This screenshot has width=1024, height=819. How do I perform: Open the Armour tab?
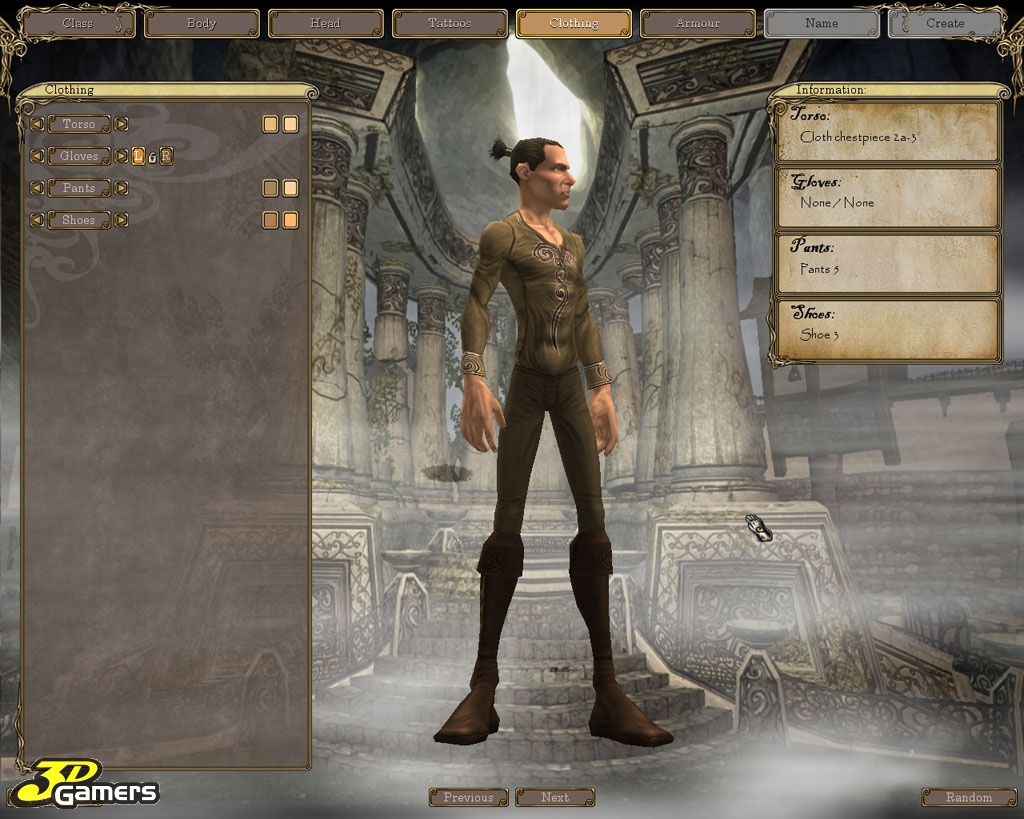(697, 23)
